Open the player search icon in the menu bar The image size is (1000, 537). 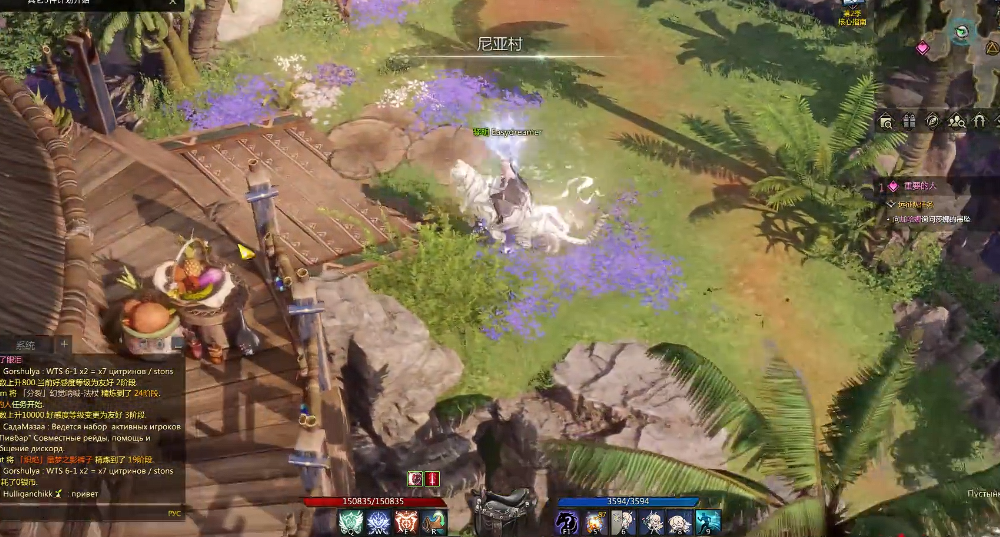click(956, 121)
